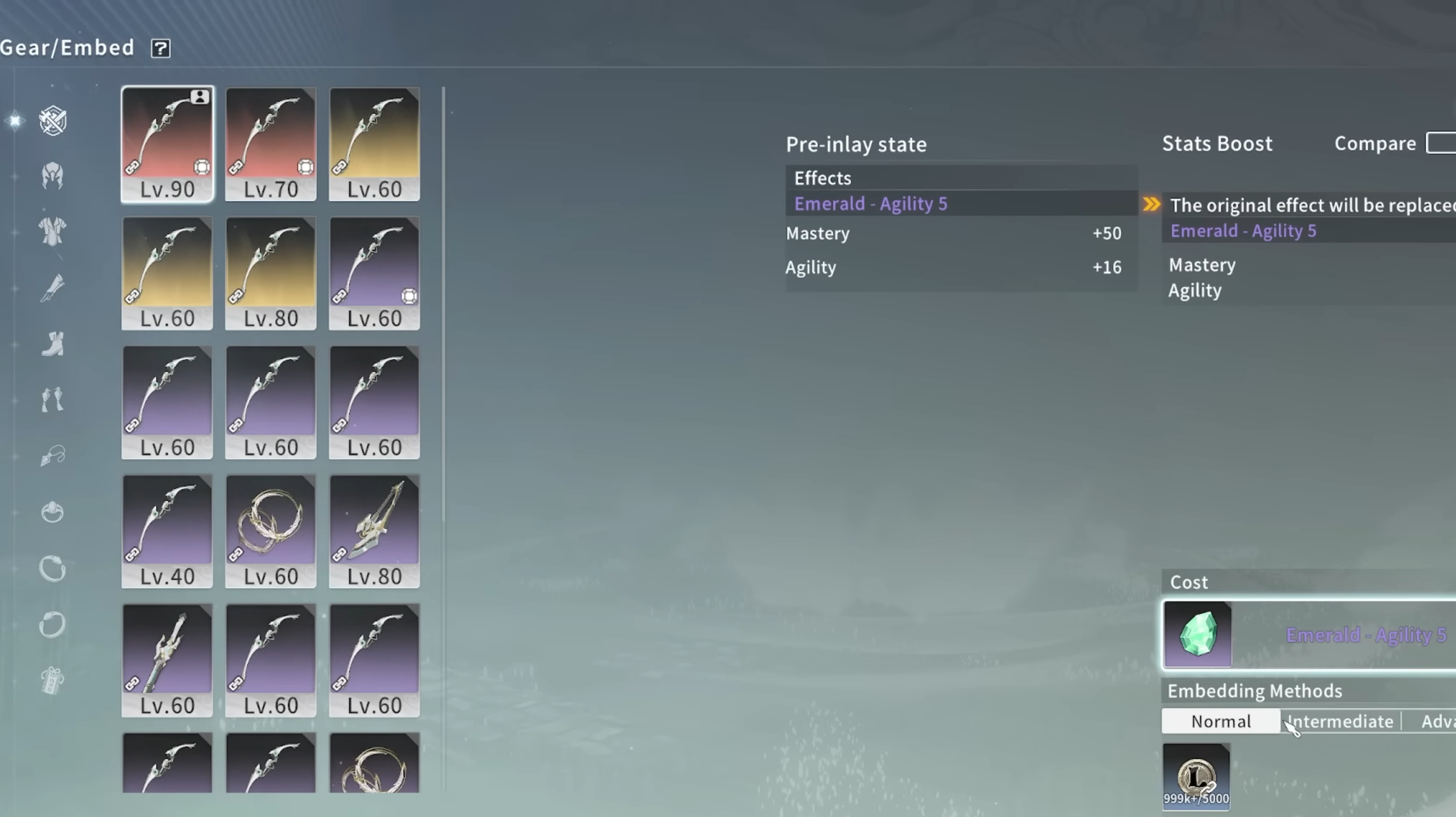This screenshot has height=817, width=1456.
Task: Choose the Lv.60 twin rings slot
Action: tap(271, 531)
